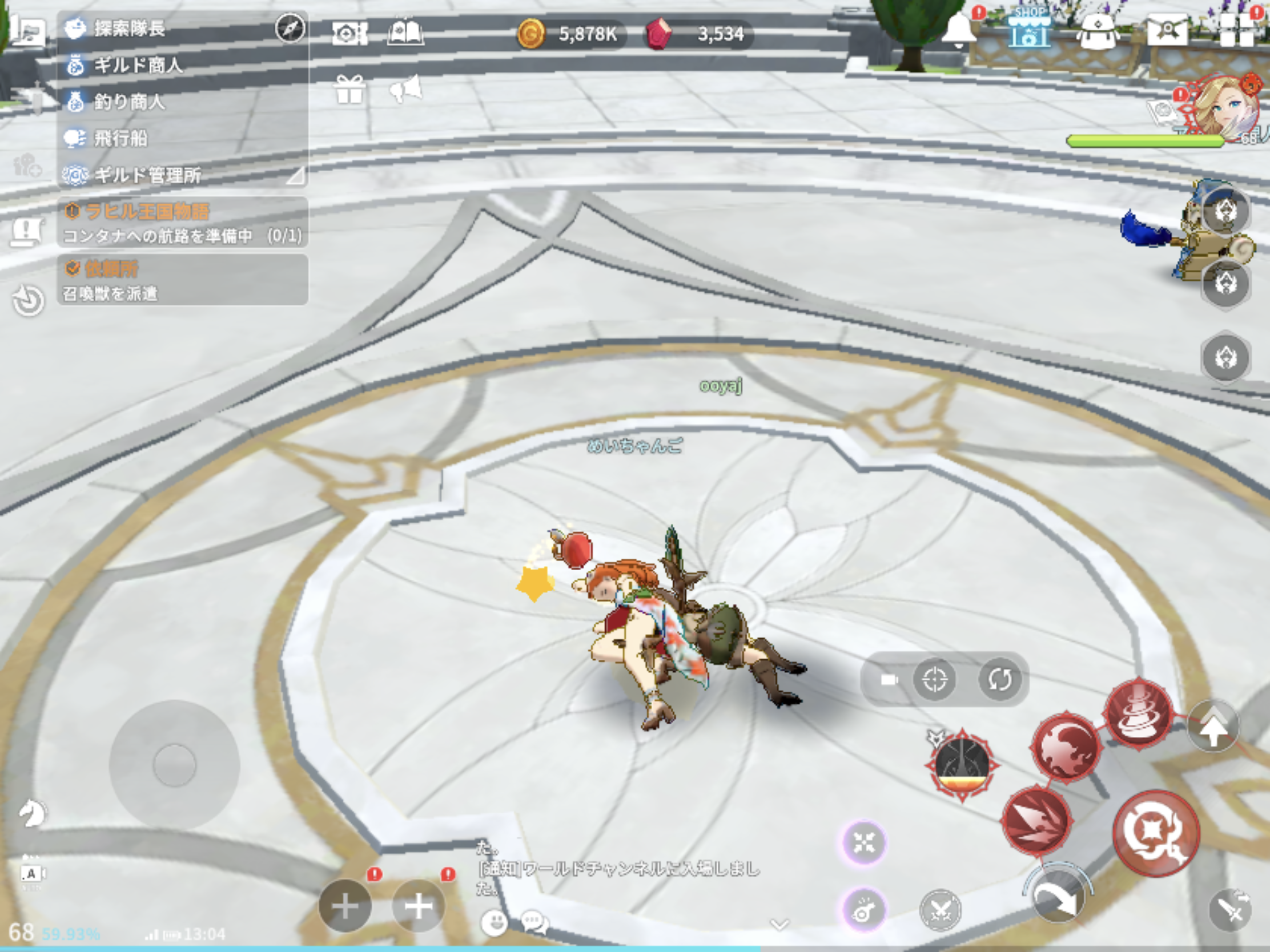Open the four-square main menu
1270x952 pixels.
[1236, 30]
